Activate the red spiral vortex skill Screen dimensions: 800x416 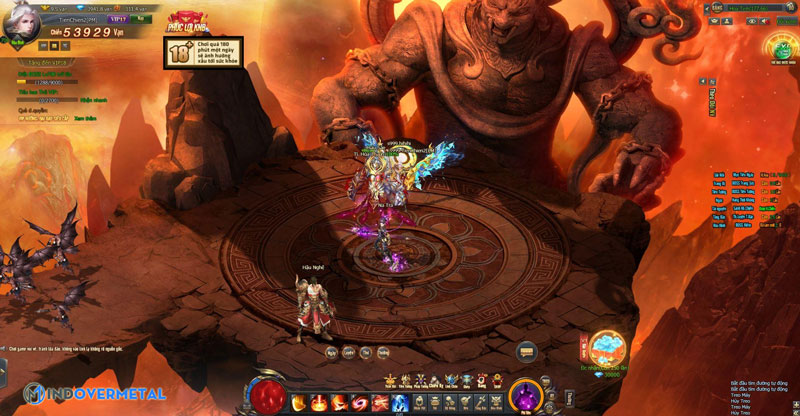[x=358, y=402]
